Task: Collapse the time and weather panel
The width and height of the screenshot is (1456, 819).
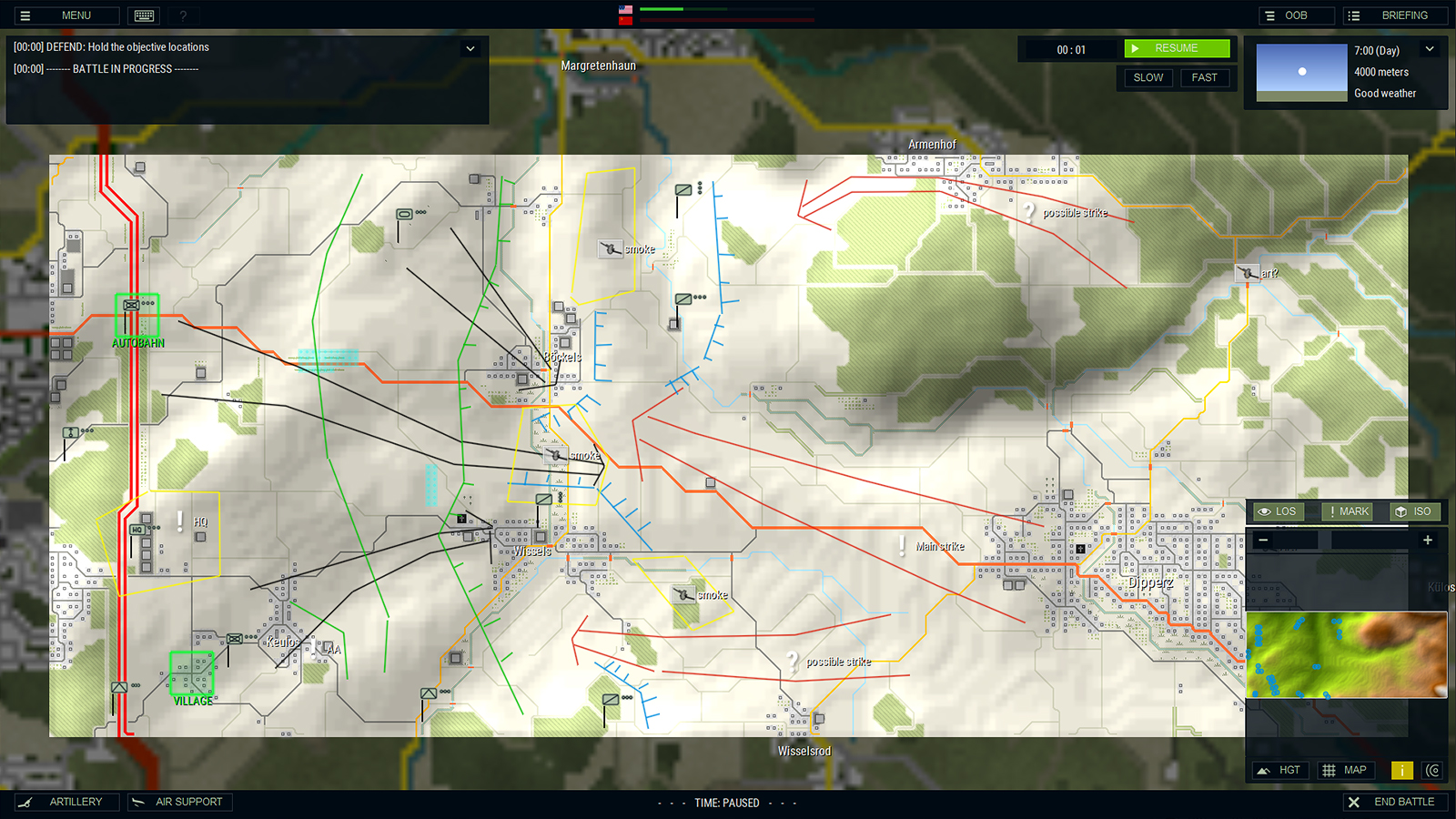Action: (x=1430, y=49)
